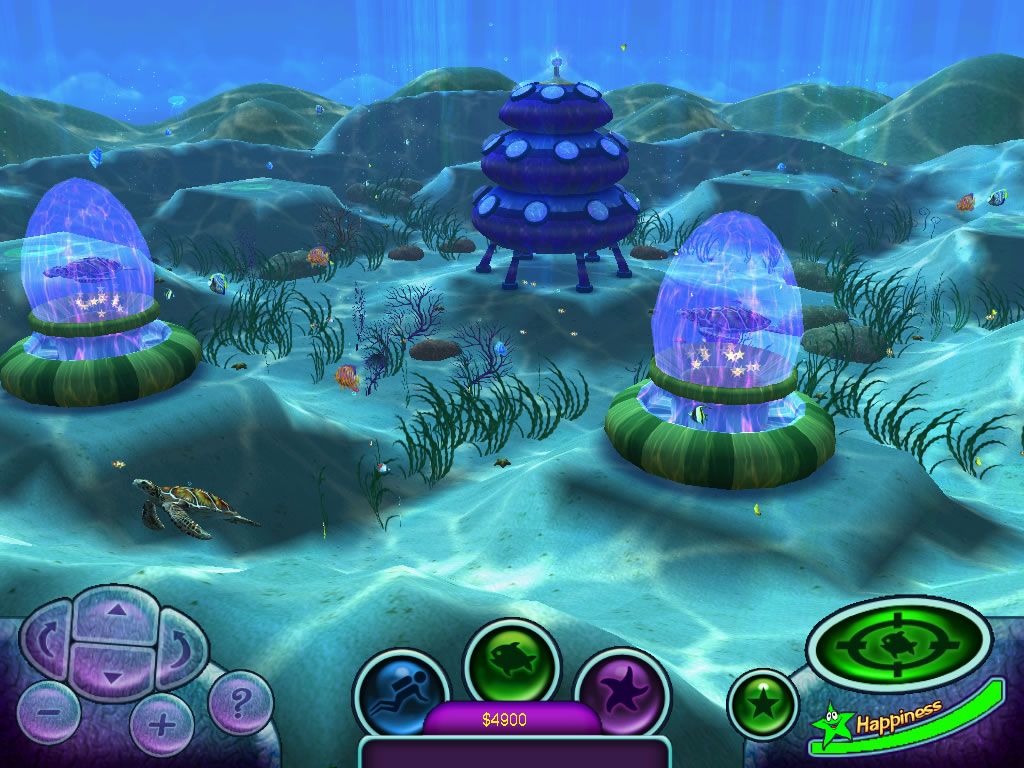Move the camera forward with the up arrow

tap(117, 612)
